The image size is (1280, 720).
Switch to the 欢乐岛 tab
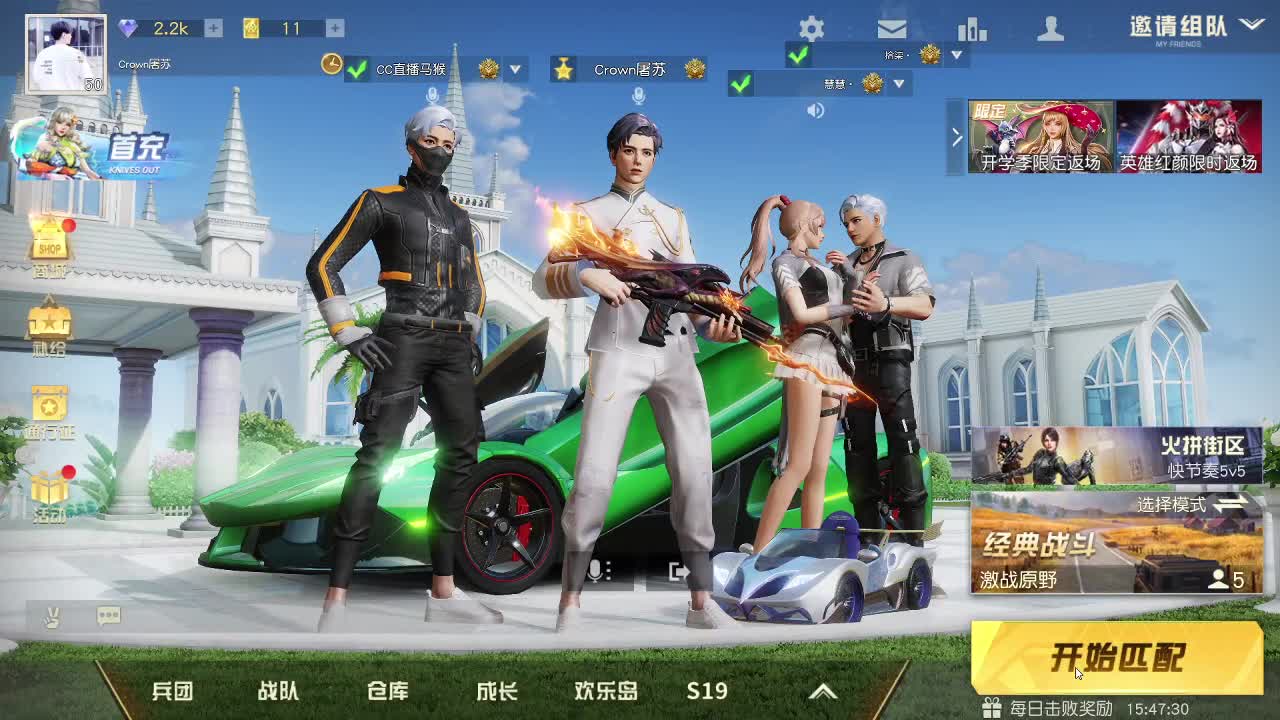point(604,690)
